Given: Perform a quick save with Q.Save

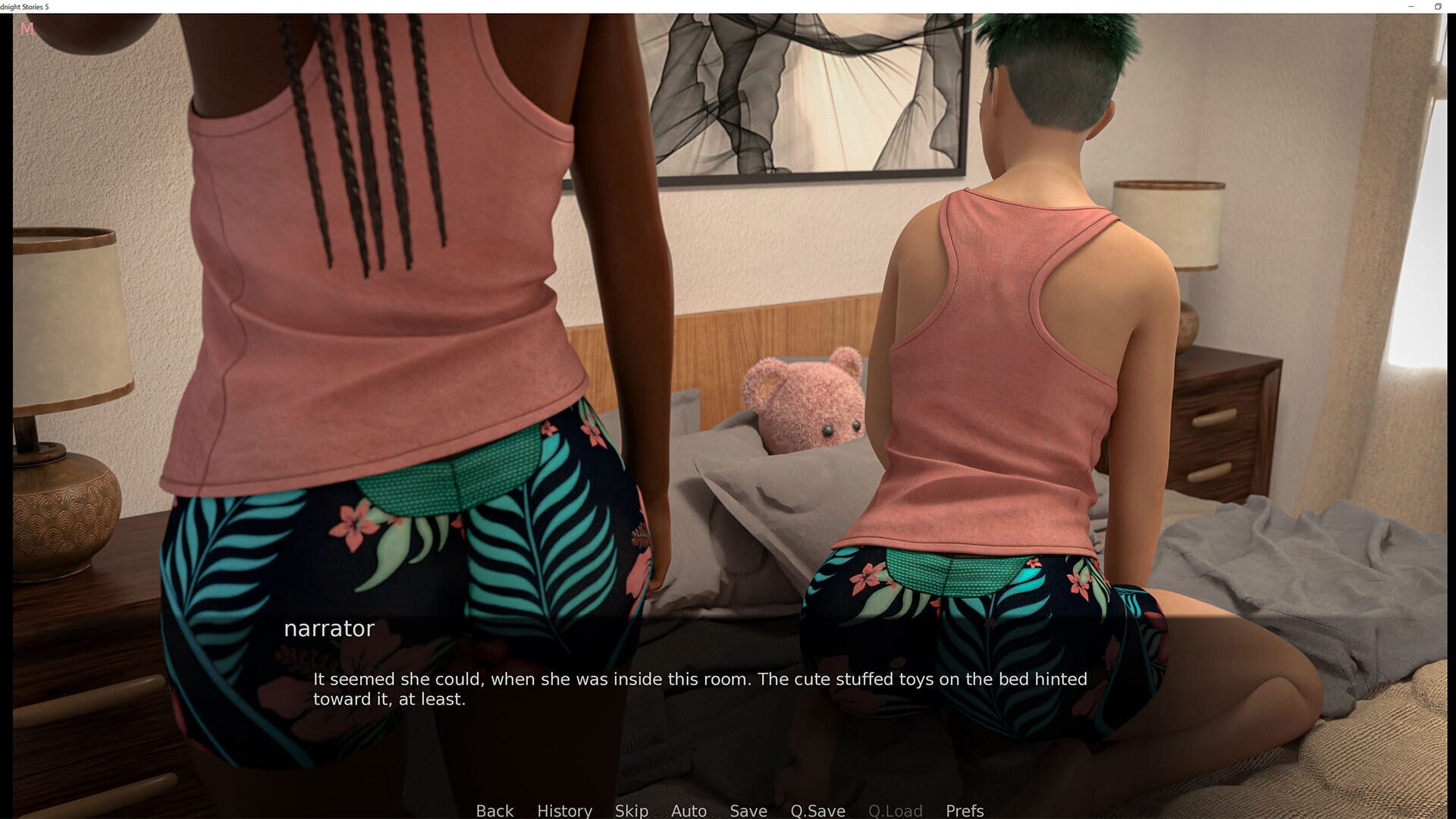Looking at the screenshot, I should tap(817, 810).
